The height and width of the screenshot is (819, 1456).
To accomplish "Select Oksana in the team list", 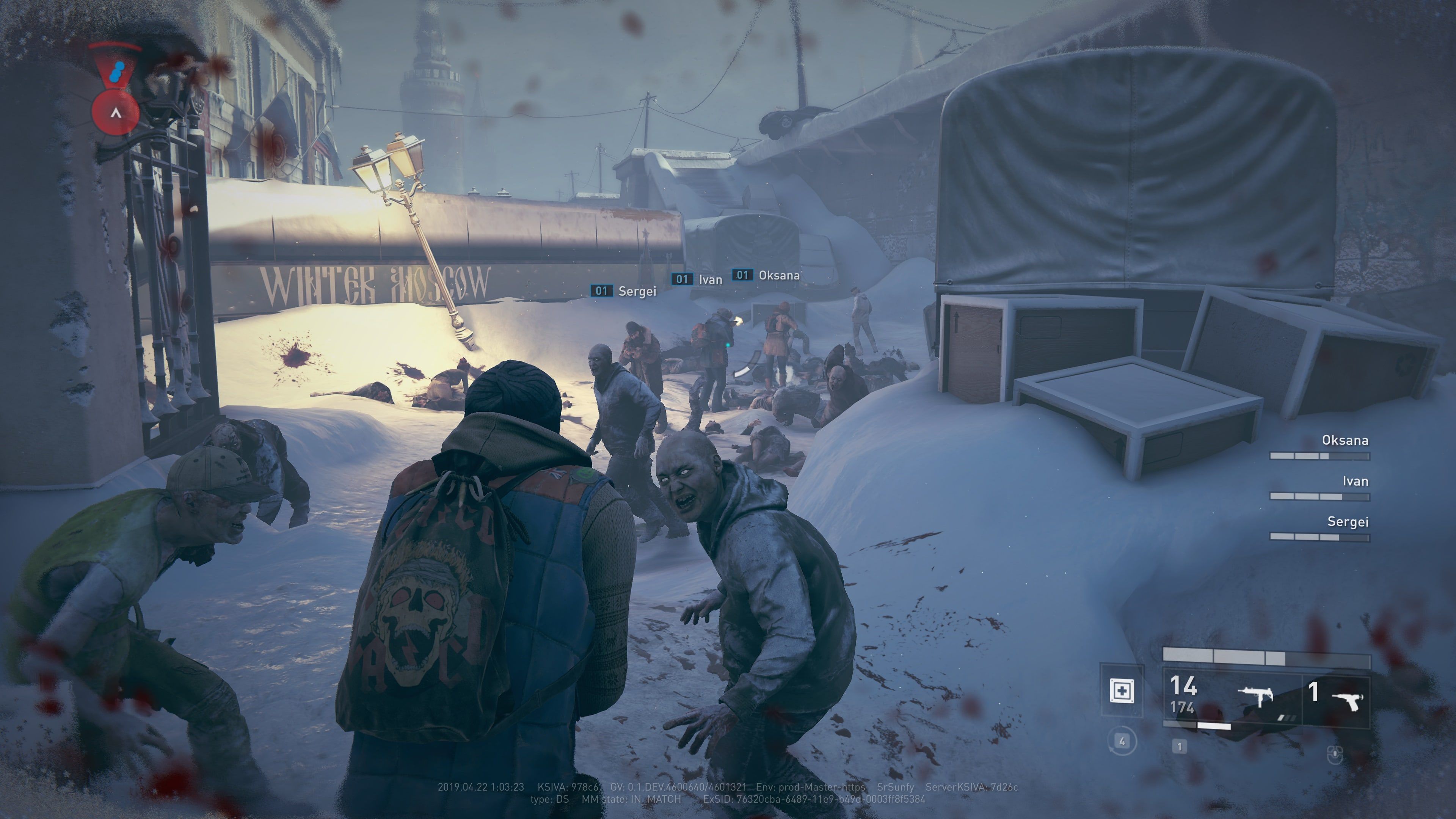I will pyautogui.click(x=1345, y=440).
